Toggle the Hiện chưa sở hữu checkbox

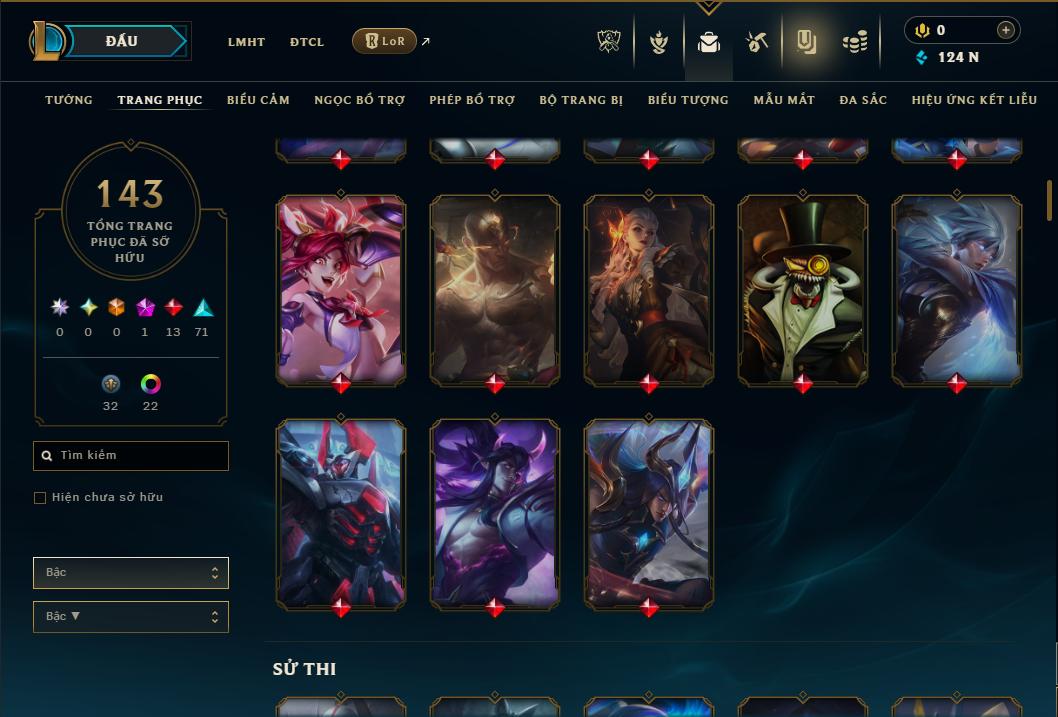(x=40, y=498)
